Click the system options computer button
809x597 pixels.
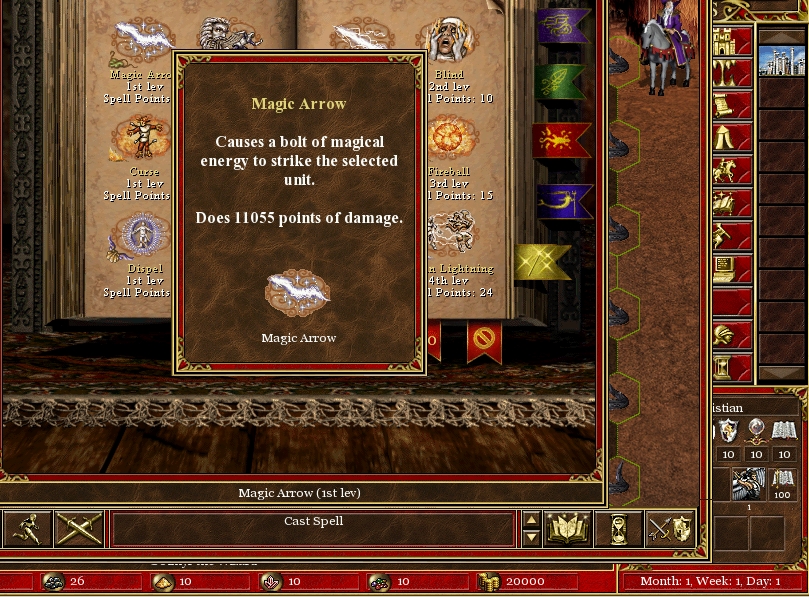click(x=731, y=269)
